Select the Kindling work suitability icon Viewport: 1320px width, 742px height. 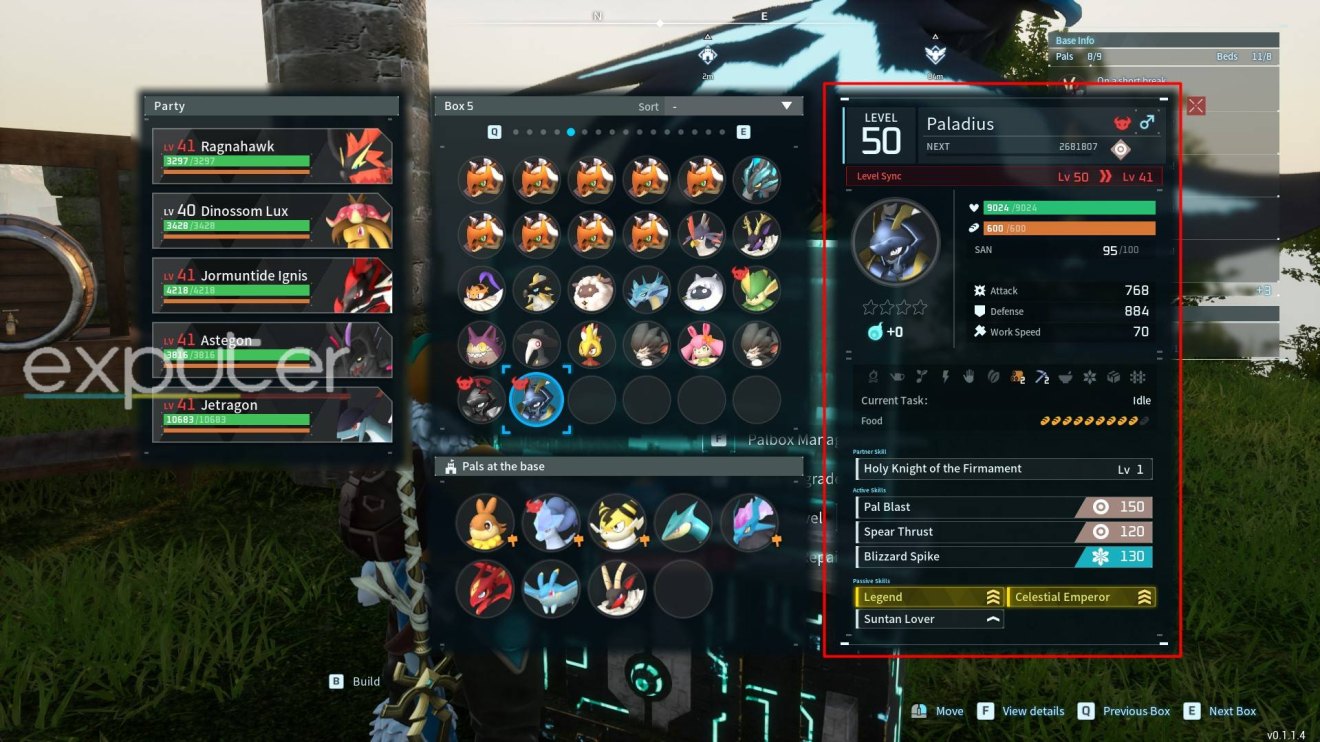[873, 376]
